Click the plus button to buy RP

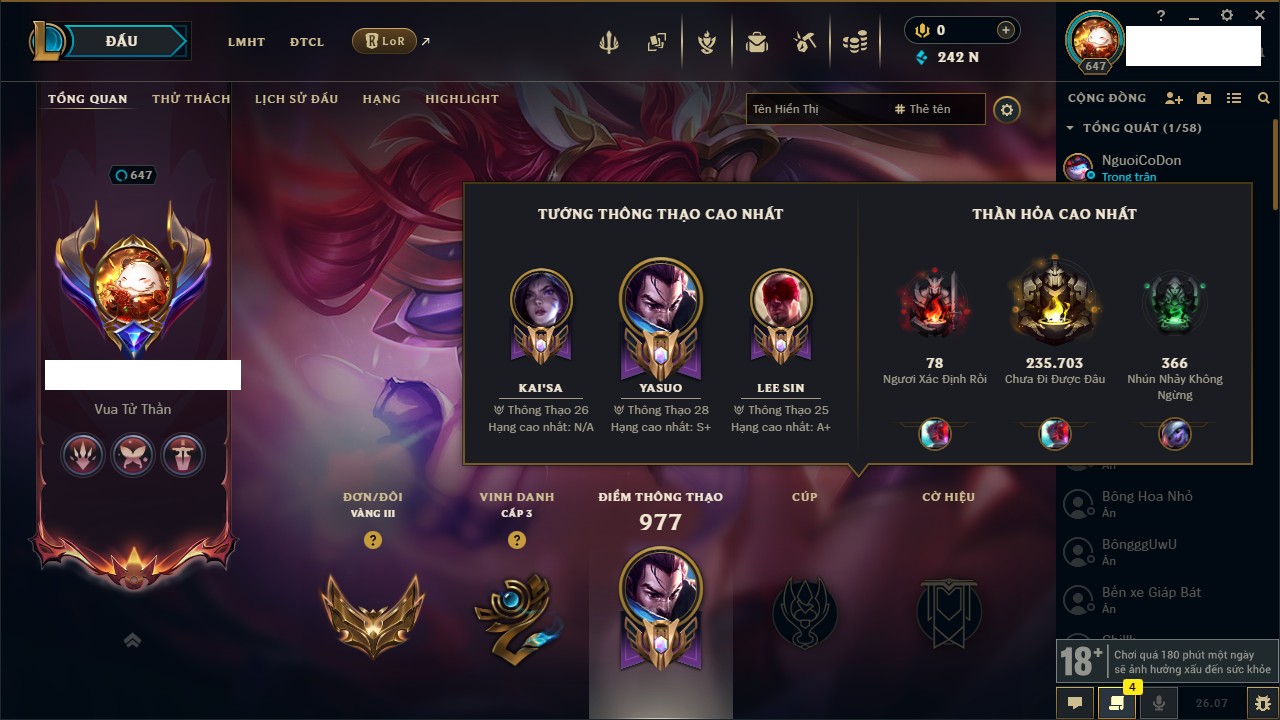click(x=1005, y=31)
